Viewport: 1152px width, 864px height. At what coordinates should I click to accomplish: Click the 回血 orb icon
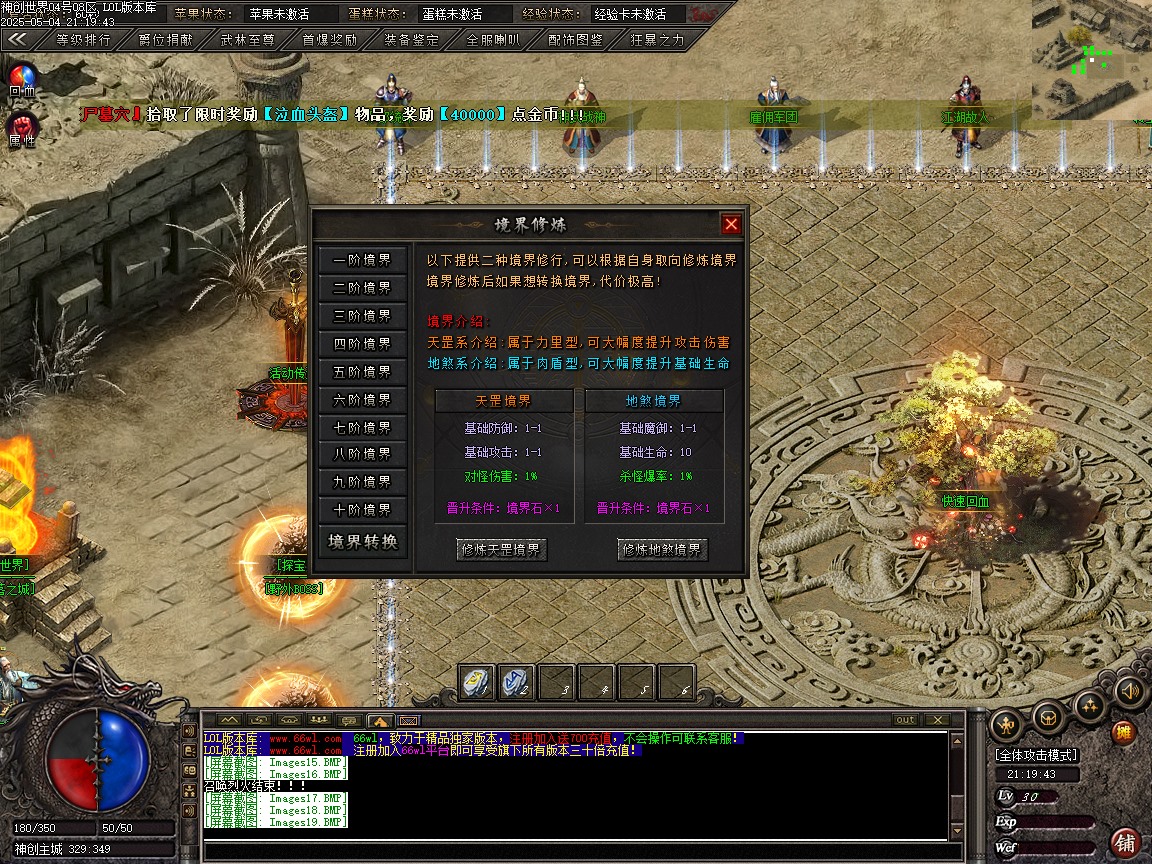coord(22,78)
